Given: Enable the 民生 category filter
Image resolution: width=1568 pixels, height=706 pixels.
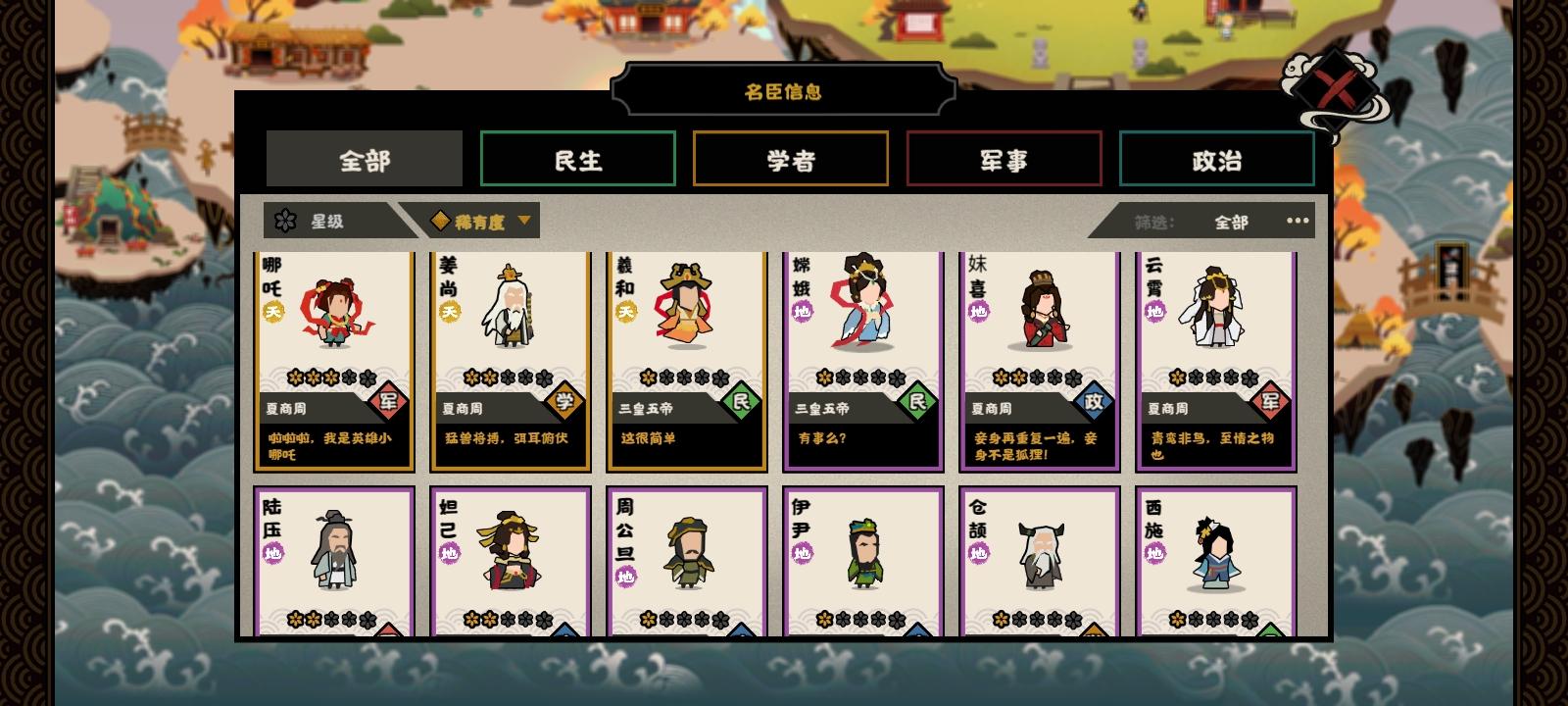Looking at the screenshot, I should pos(577,158).
